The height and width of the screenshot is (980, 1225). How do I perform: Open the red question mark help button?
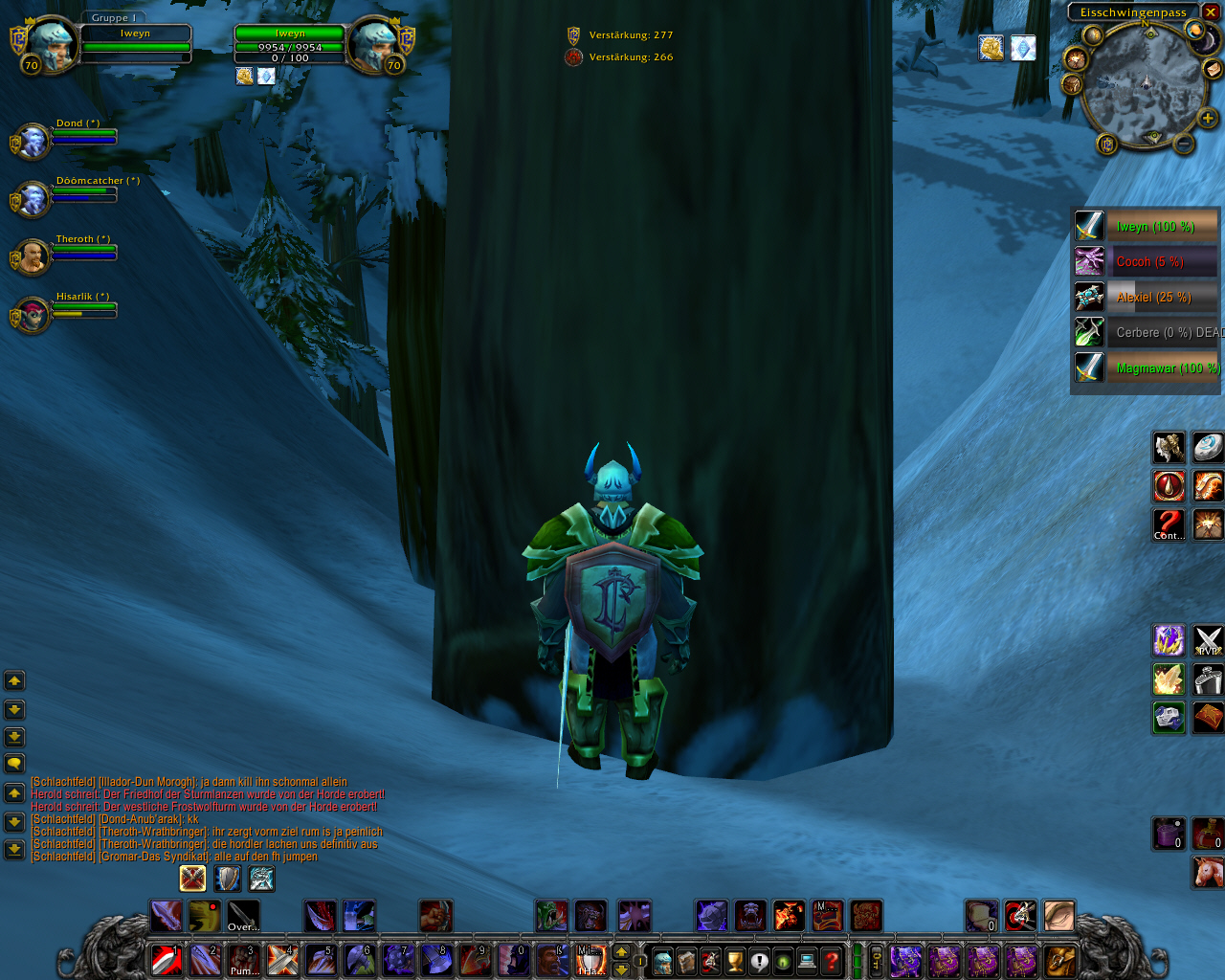(832, 960)
